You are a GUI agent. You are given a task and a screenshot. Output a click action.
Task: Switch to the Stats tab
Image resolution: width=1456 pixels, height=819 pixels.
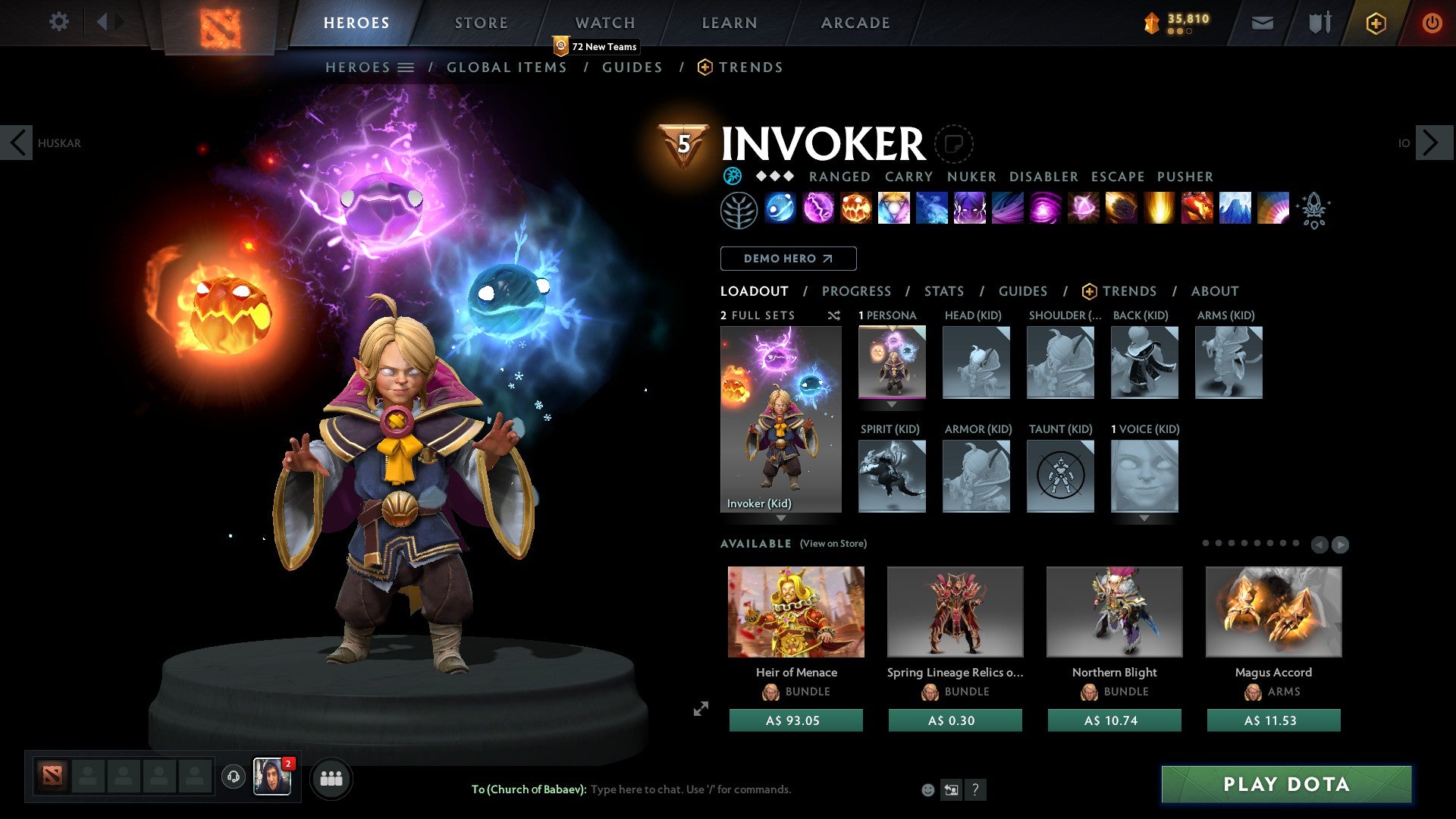943,290
